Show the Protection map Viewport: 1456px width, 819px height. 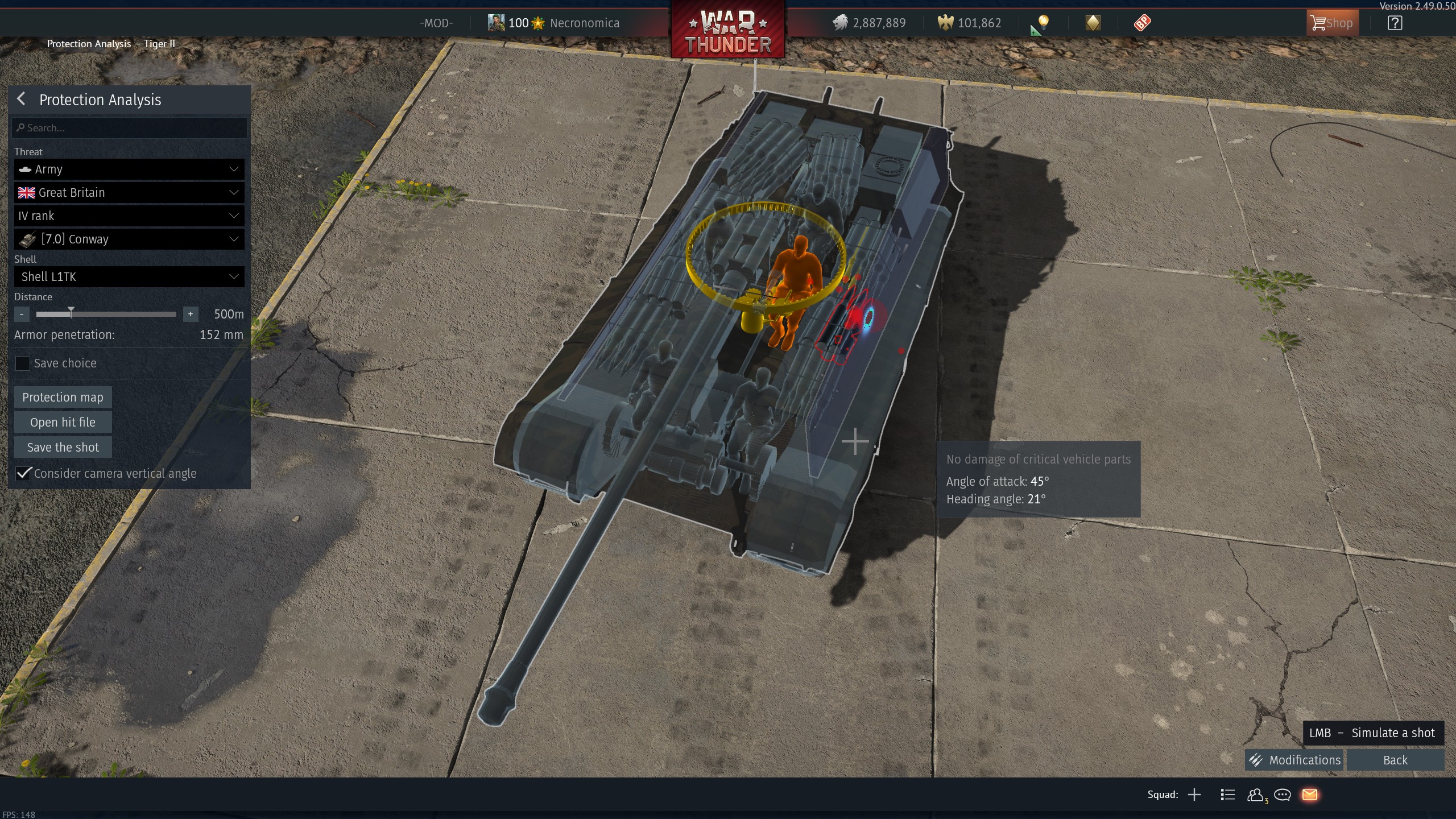[63, 398]
